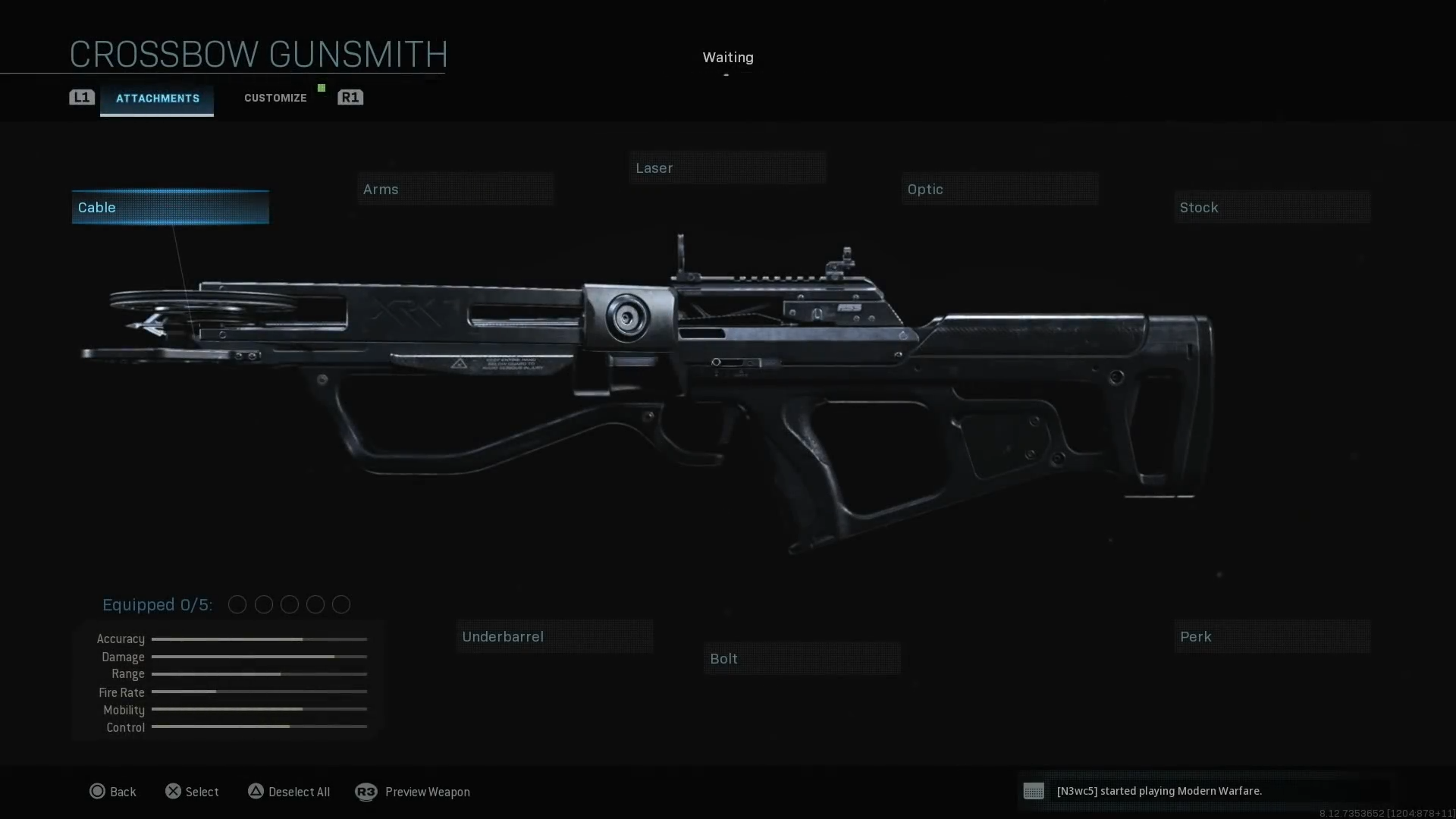Click the Accuracy stat bar

[259, 639]
